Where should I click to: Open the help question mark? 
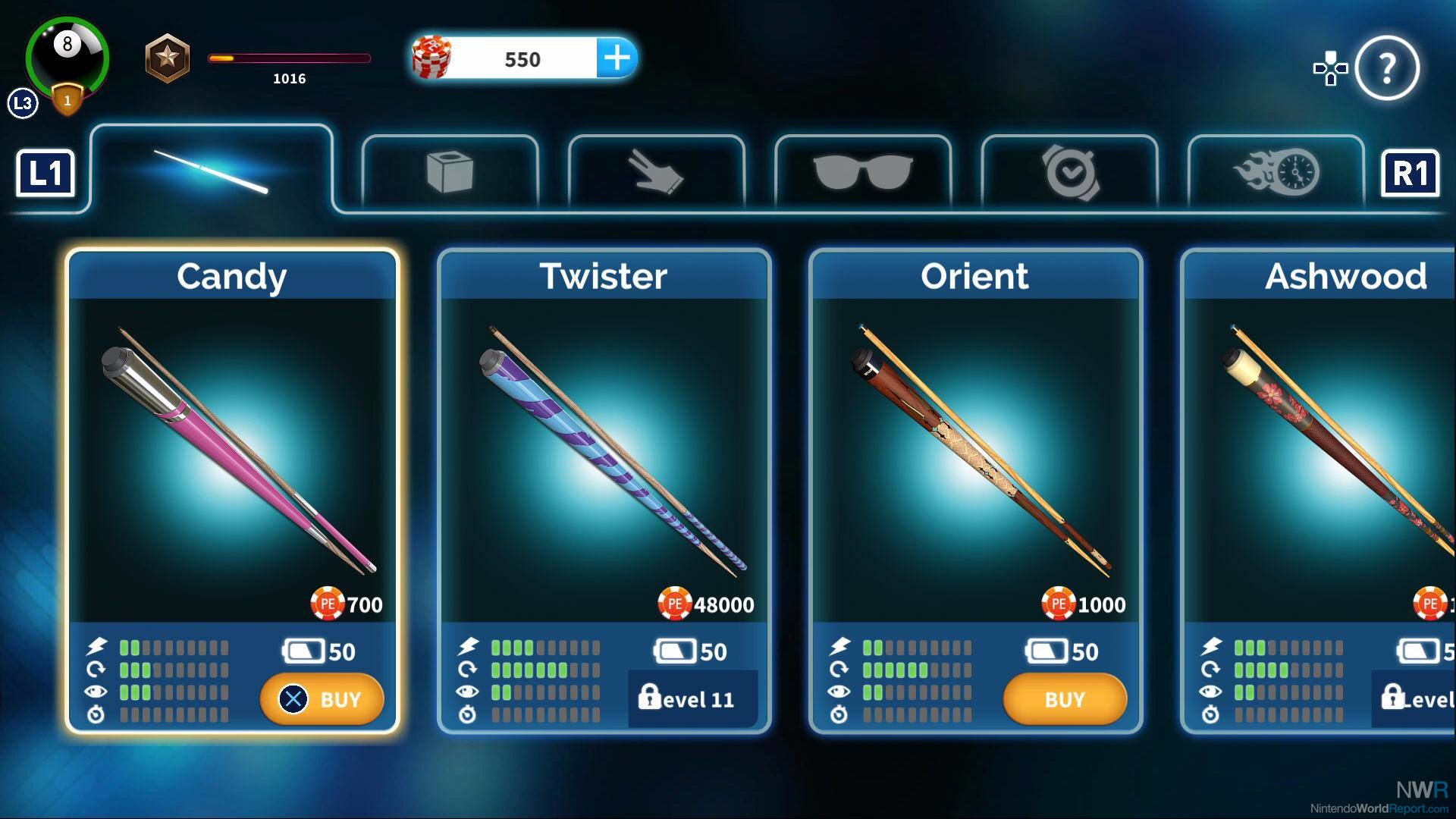pyautogui.click(x=1387, y=68)
